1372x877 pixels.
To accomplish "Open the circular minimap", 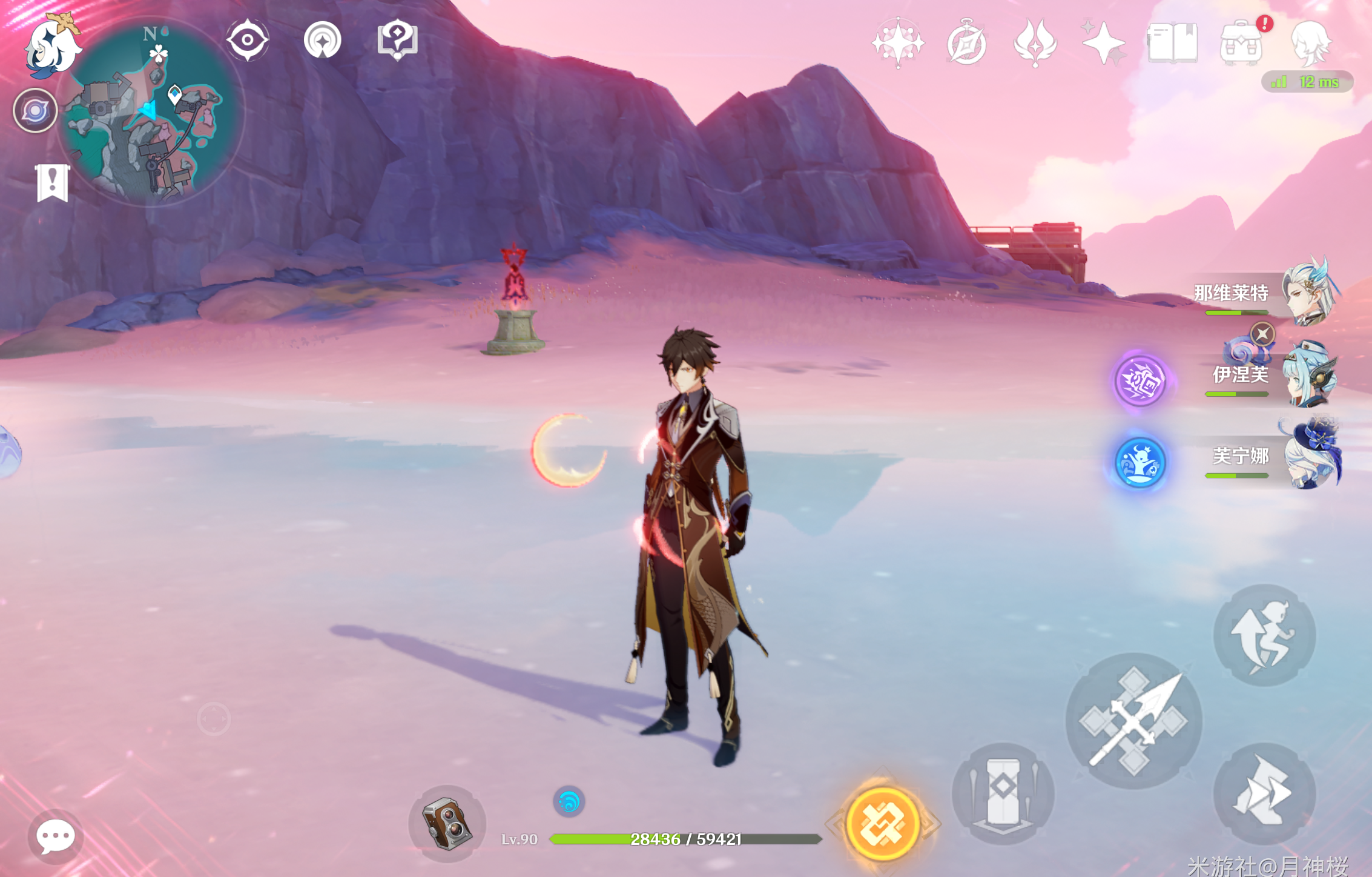I will point(151,113).
